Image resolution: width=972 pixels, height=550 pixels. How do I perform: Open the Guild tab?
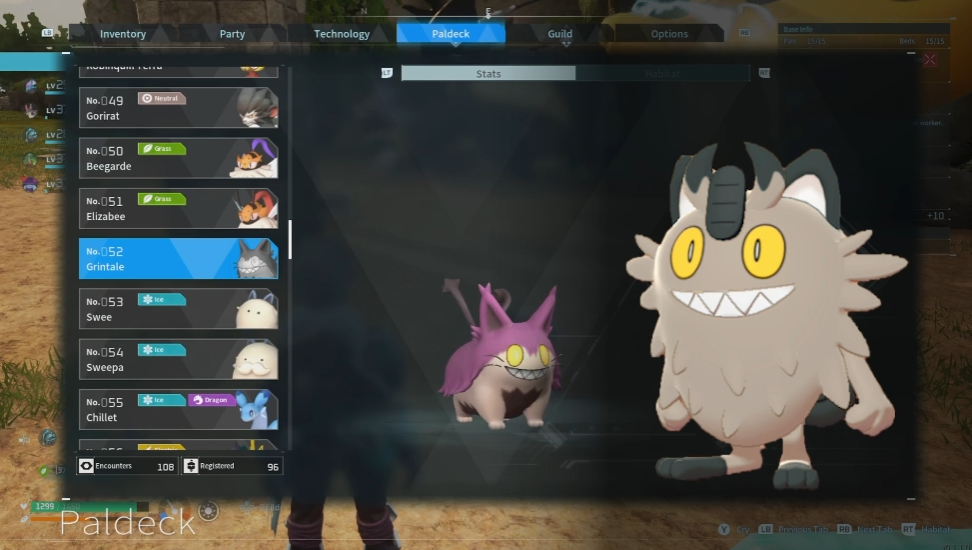pos(560,34)
